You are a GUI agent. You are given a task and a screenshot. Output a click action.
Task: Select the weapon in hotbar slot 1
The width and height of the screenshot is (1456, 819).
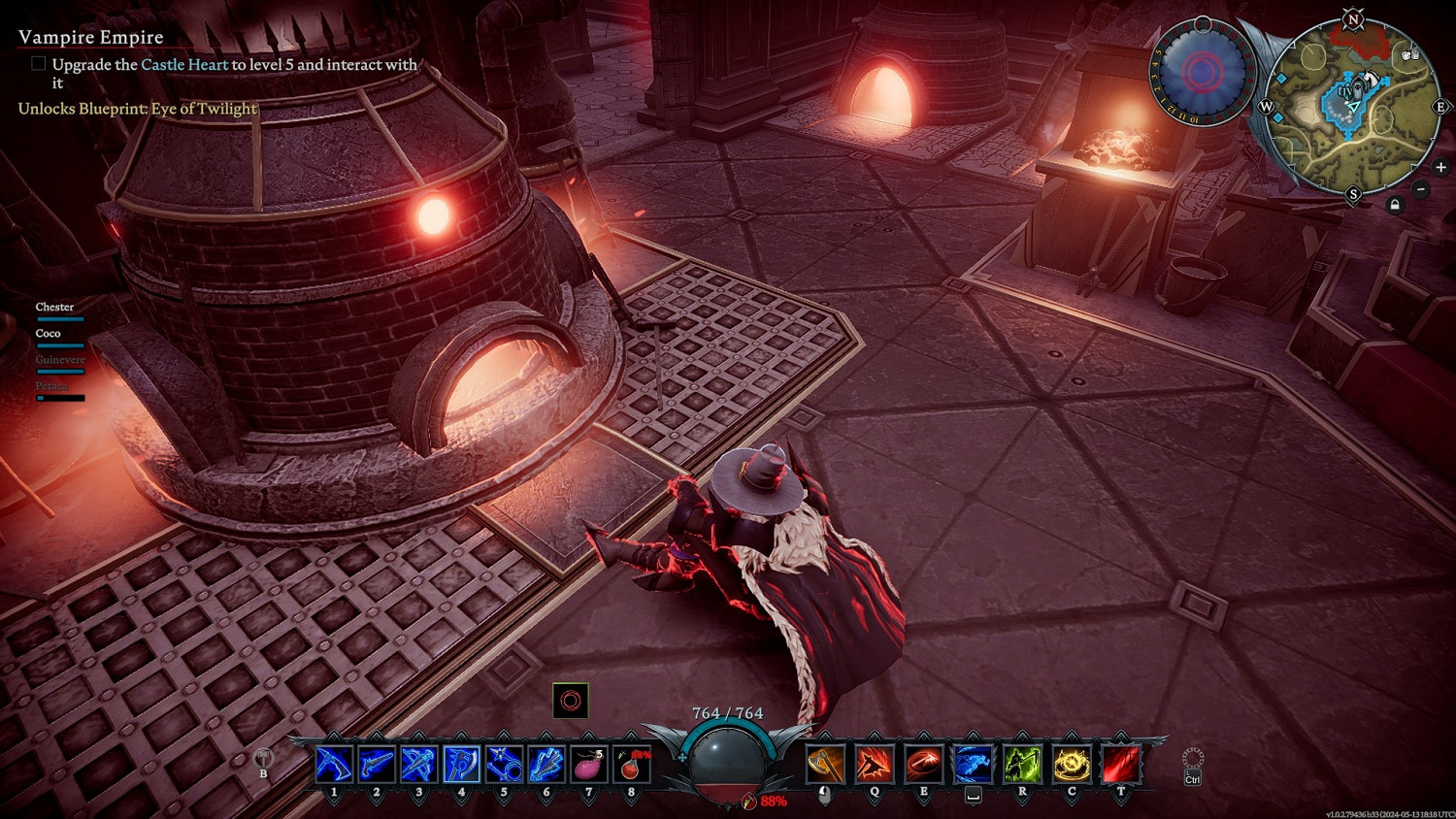tap(334, 765)
